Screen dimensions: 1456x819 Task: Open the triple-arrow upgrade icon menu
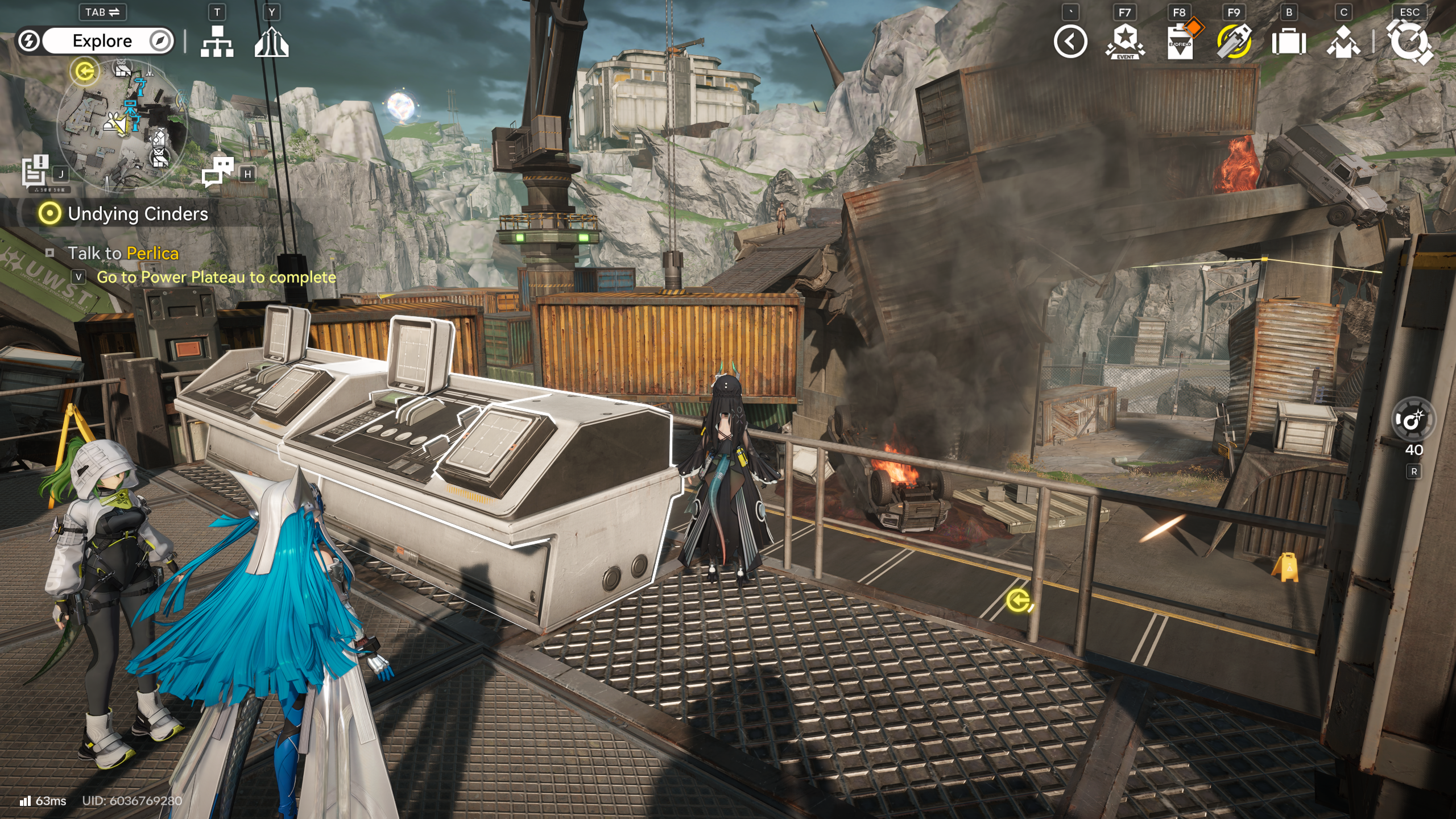click(271, 42)
